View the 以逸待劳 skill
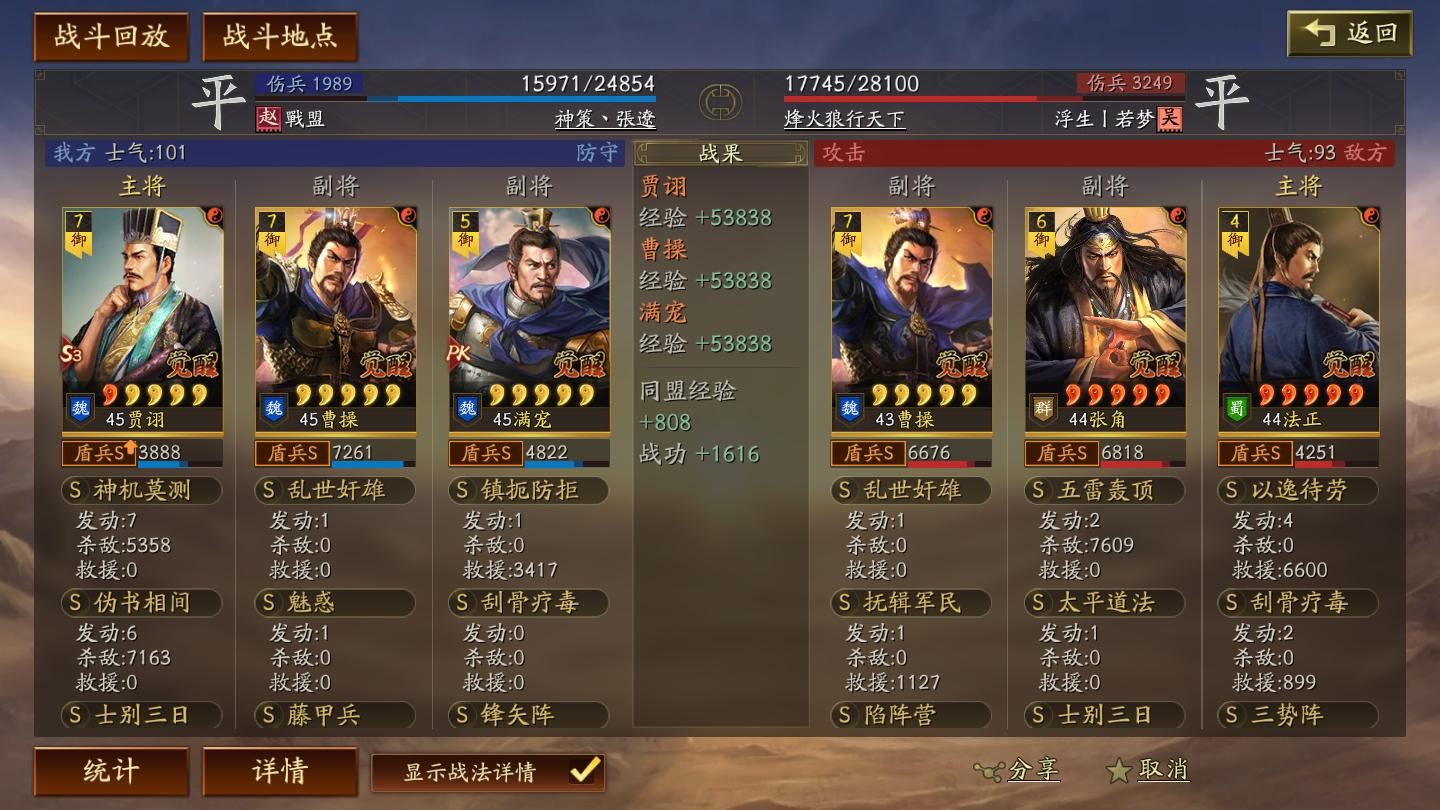The image size is (1440, 810). point(1298,490)
